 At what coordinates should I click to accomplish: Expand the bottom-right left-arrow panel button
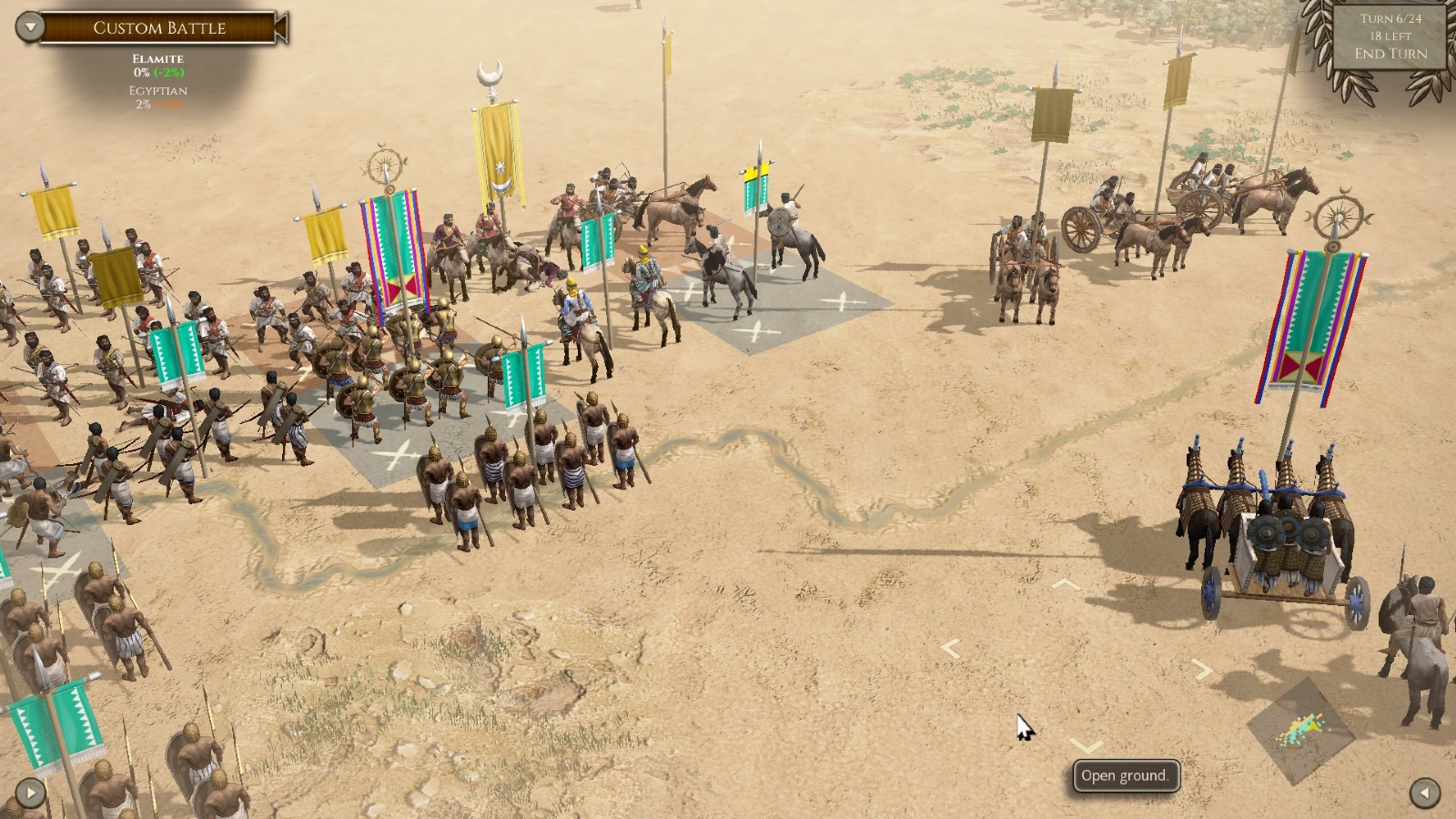(x=1424, y=793)
